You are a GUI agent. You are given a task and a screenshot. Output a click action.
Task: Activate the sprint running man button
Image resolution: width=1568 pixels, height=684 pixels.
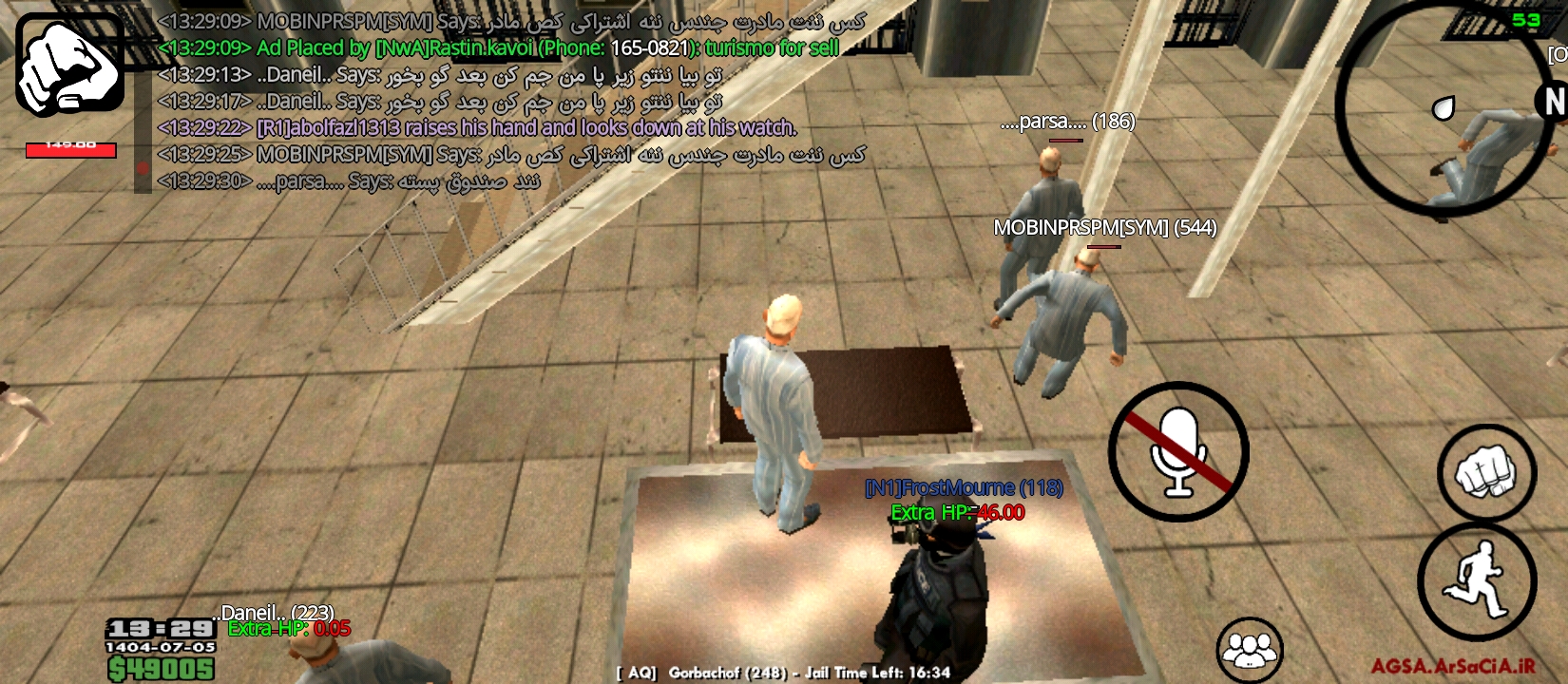[x=1477, y=579]
